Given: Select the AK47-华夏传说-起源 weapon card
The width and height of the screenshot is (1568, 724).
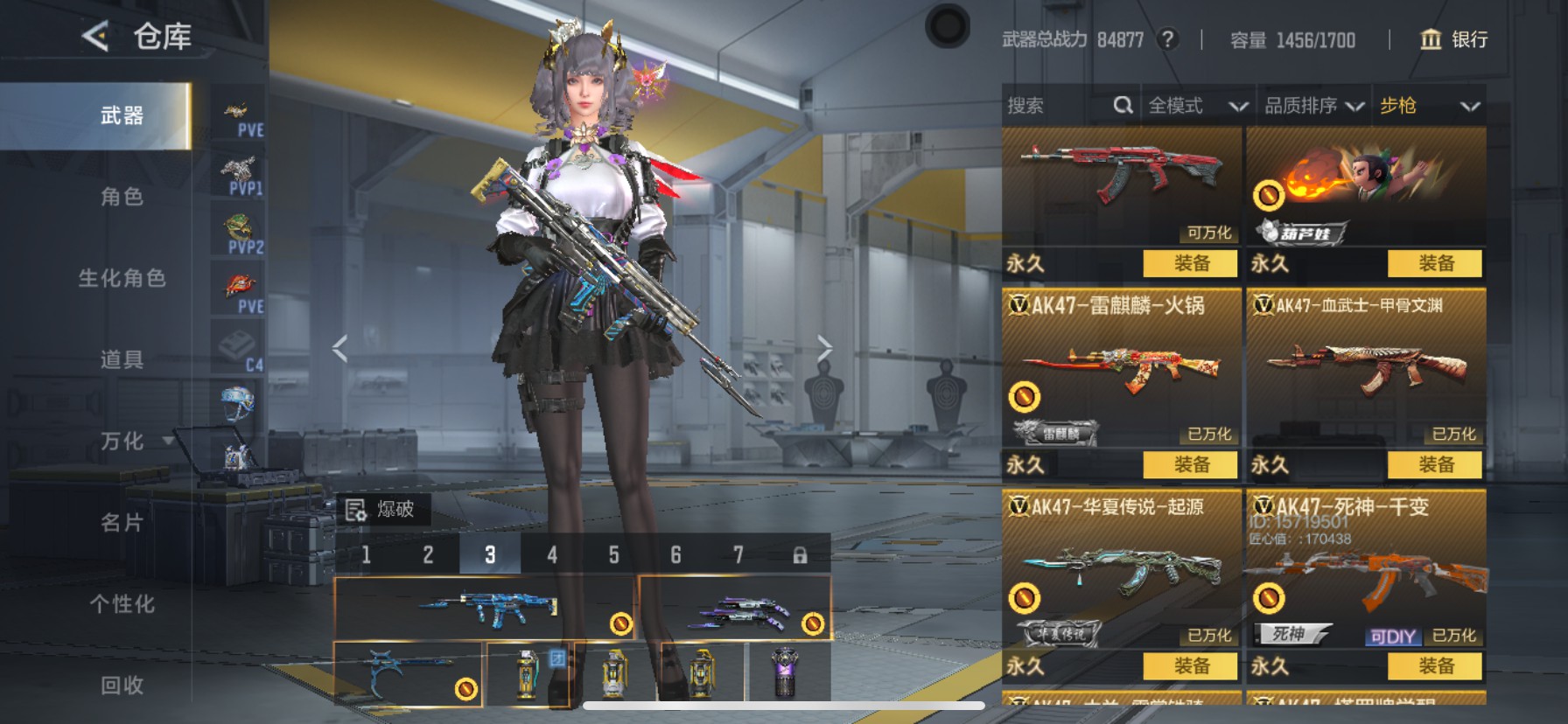Looking at the screenshot, I should [x=1120, y=568].
